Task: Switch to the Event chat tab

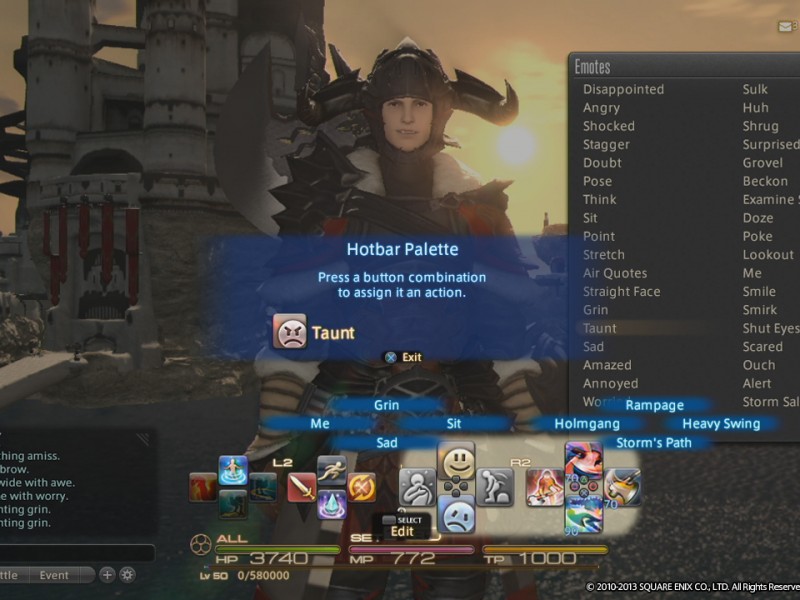Action: 54,575
